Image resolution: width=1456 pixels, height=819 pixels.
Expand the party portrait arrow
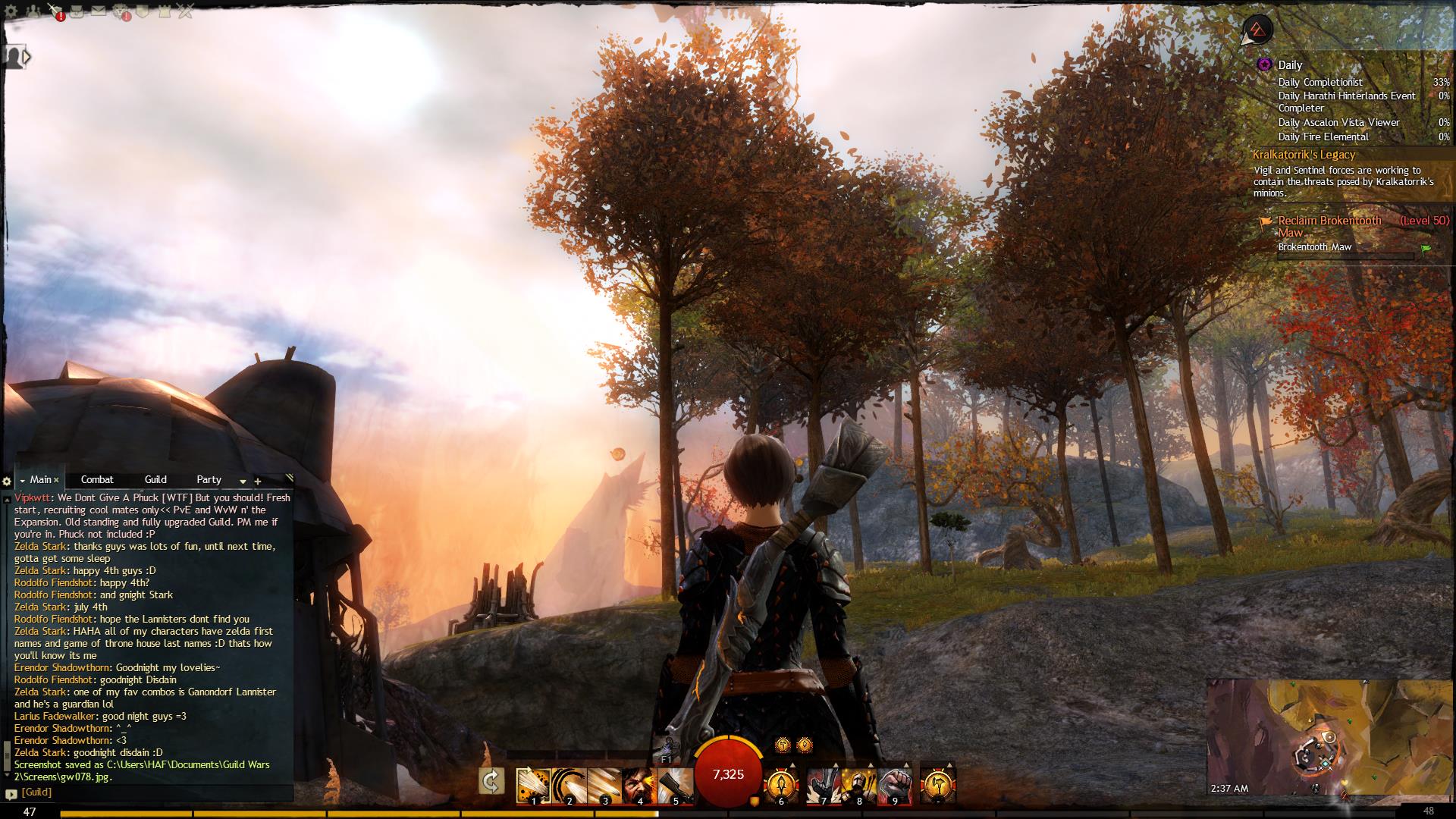click(x=27, y=56)
